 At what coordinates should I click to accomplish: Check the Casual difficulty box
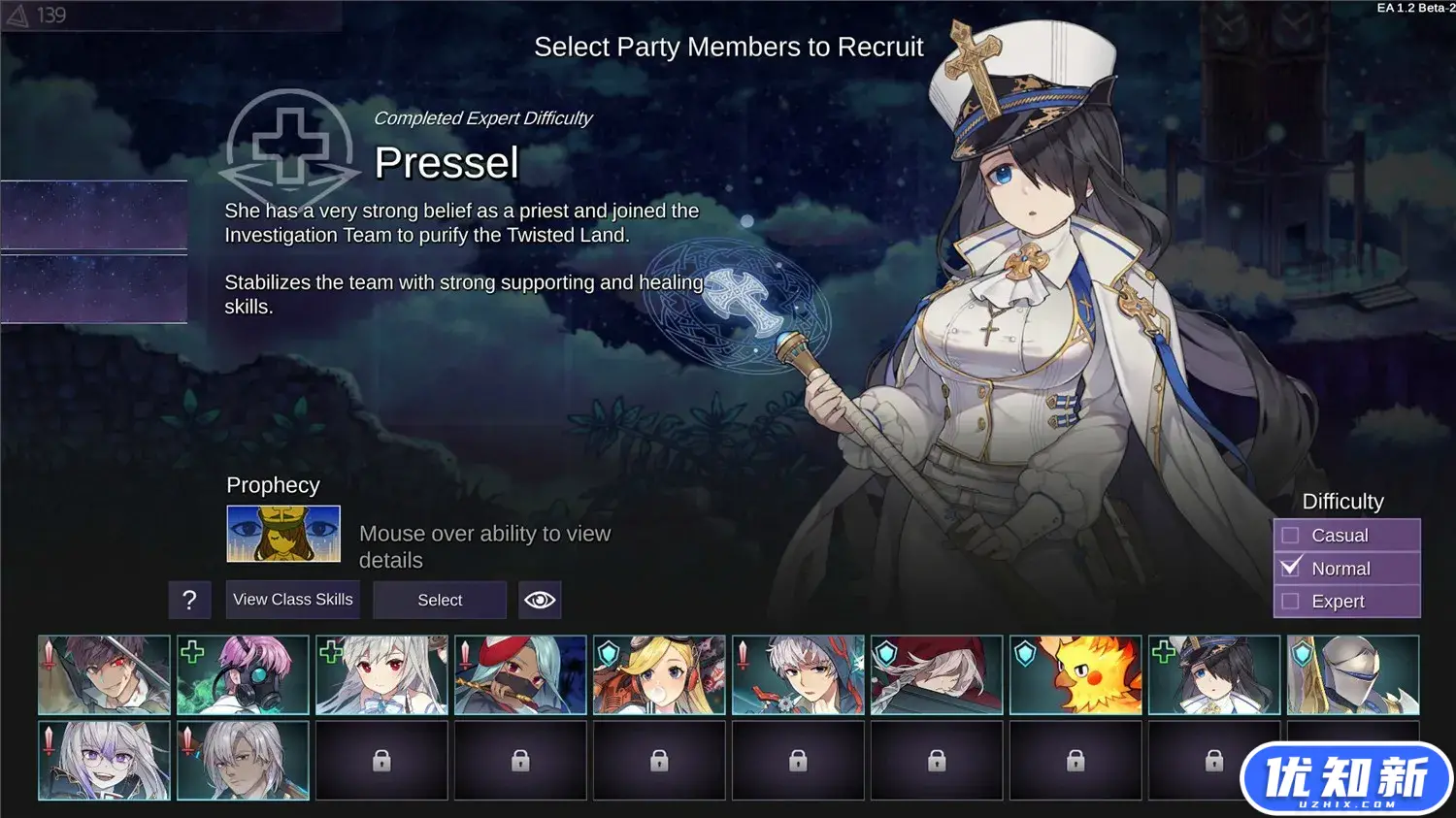1291,536
